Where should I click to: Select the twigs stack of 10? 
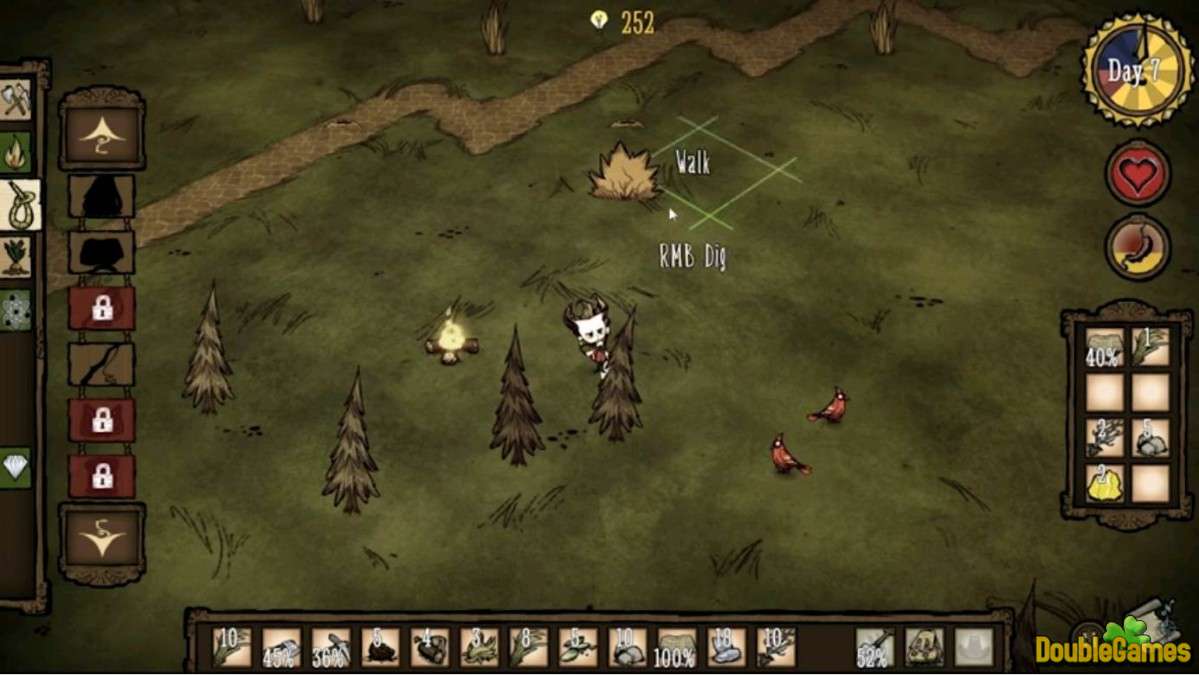pyautogui.click(x=775, y=647)
